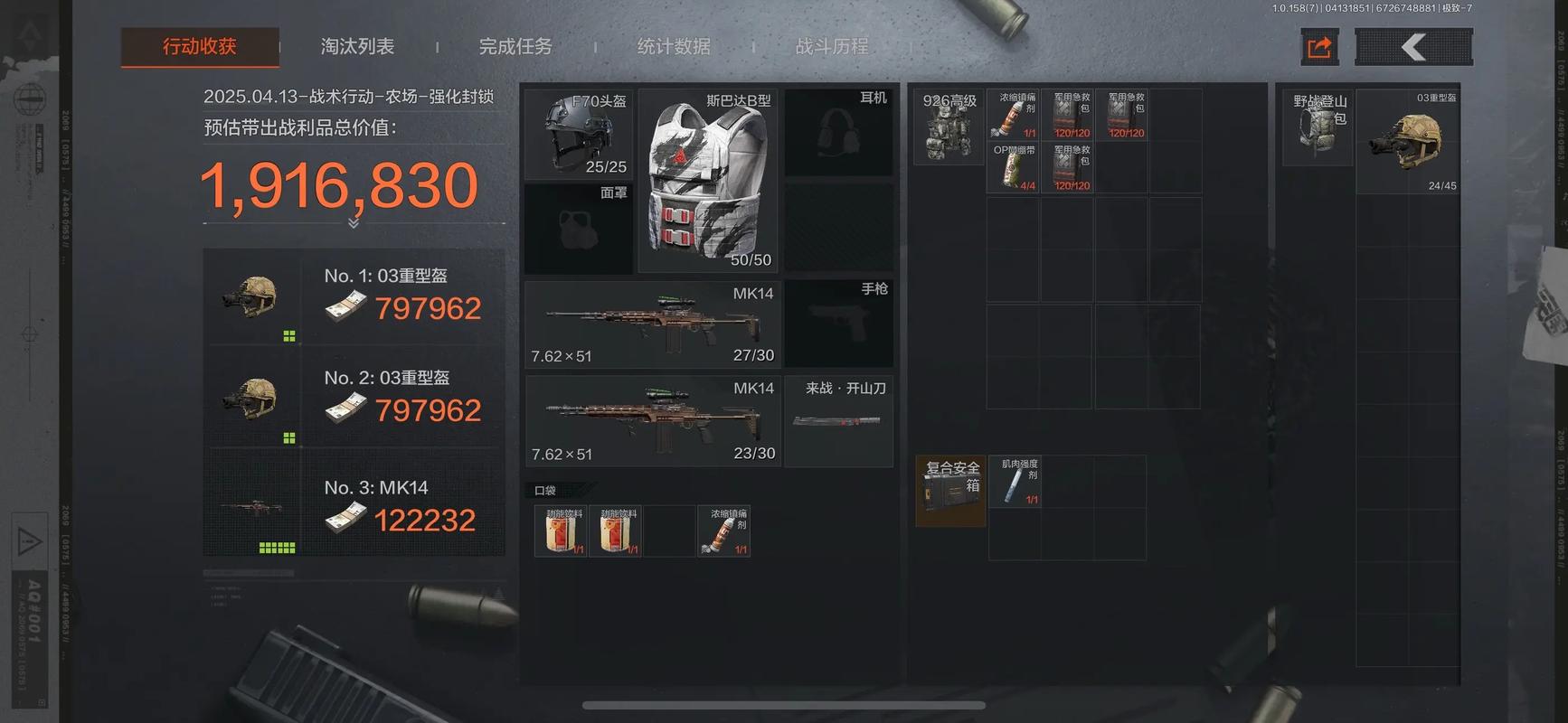The height and width of the screenshot is (723, 1568).
Task: Click the No. 3: MK14 loot row
Action: [354, 505]
